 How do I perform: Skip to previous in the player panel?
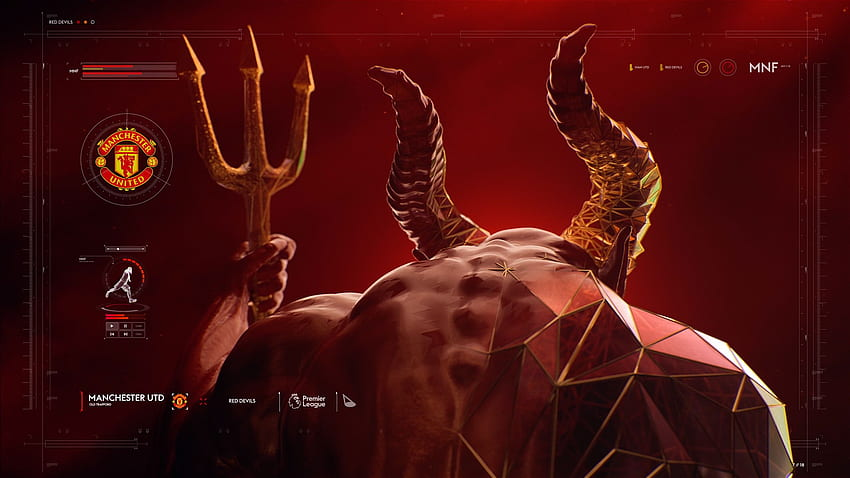pyautogui.click(x=112, y=334)
